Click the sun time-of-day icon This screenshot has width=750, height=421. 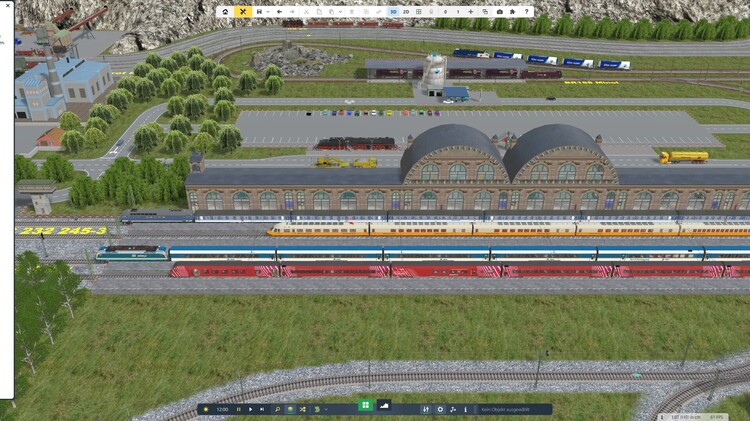click(x=206, y=409)
